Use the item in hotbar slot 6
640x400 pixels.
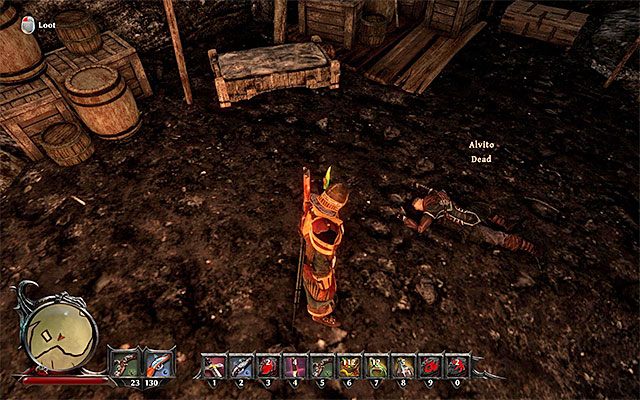coord(349,364)
